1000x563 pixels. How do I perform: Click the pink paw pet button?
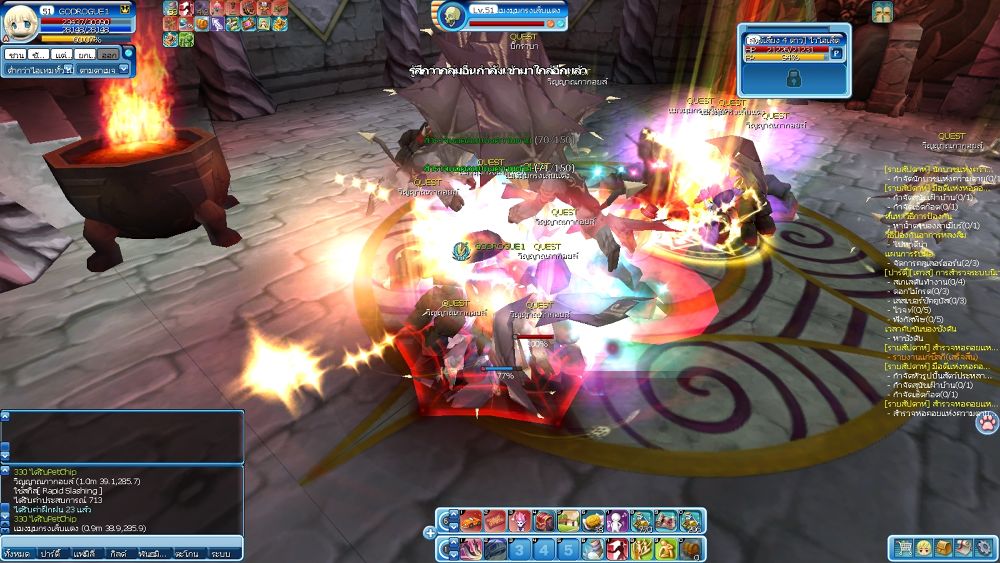point(986,422)
